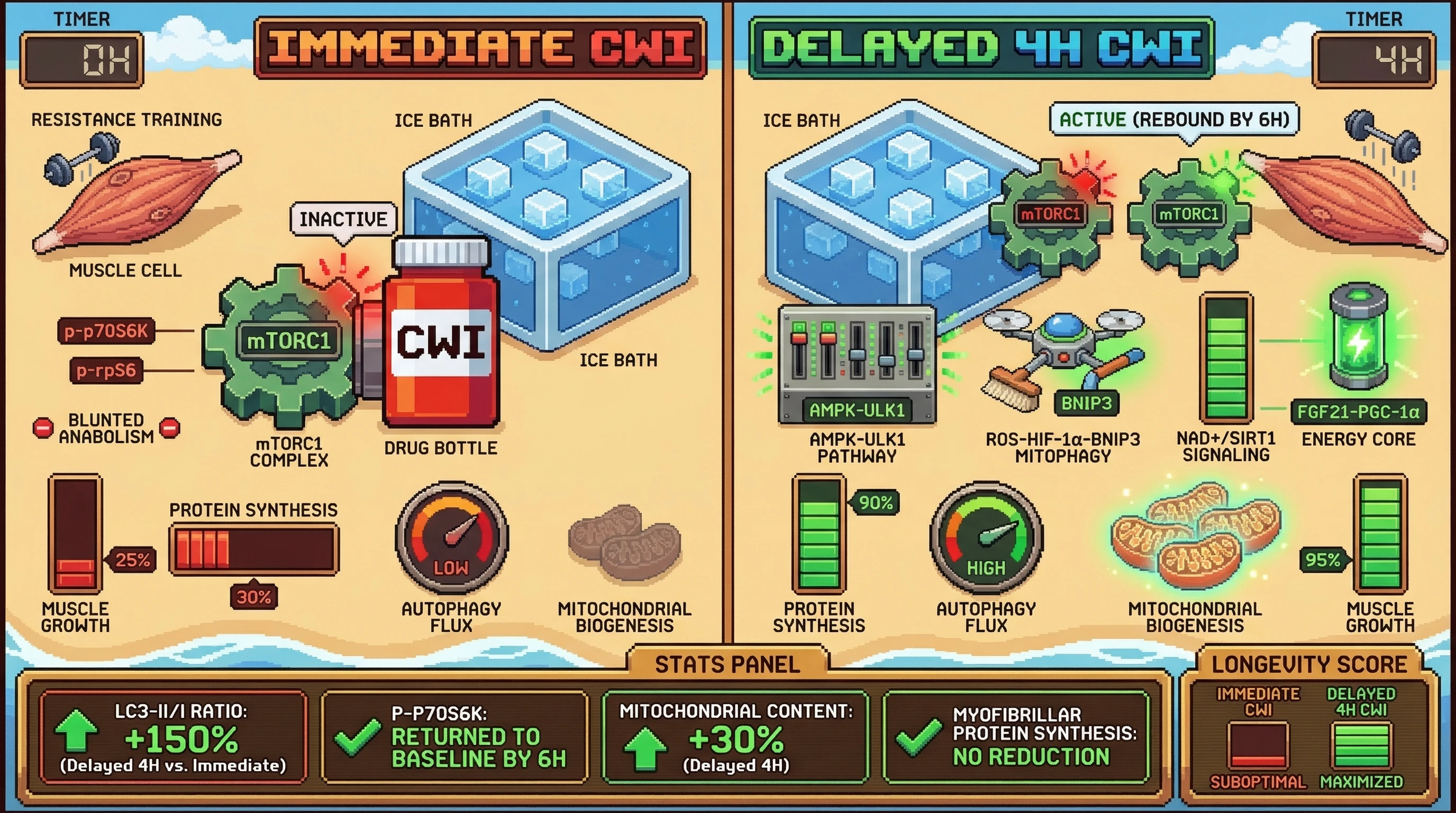Switch to the Delayed 4H CWI banner
The width and height of the screenshot is (1456, 813).
[981, 47]
